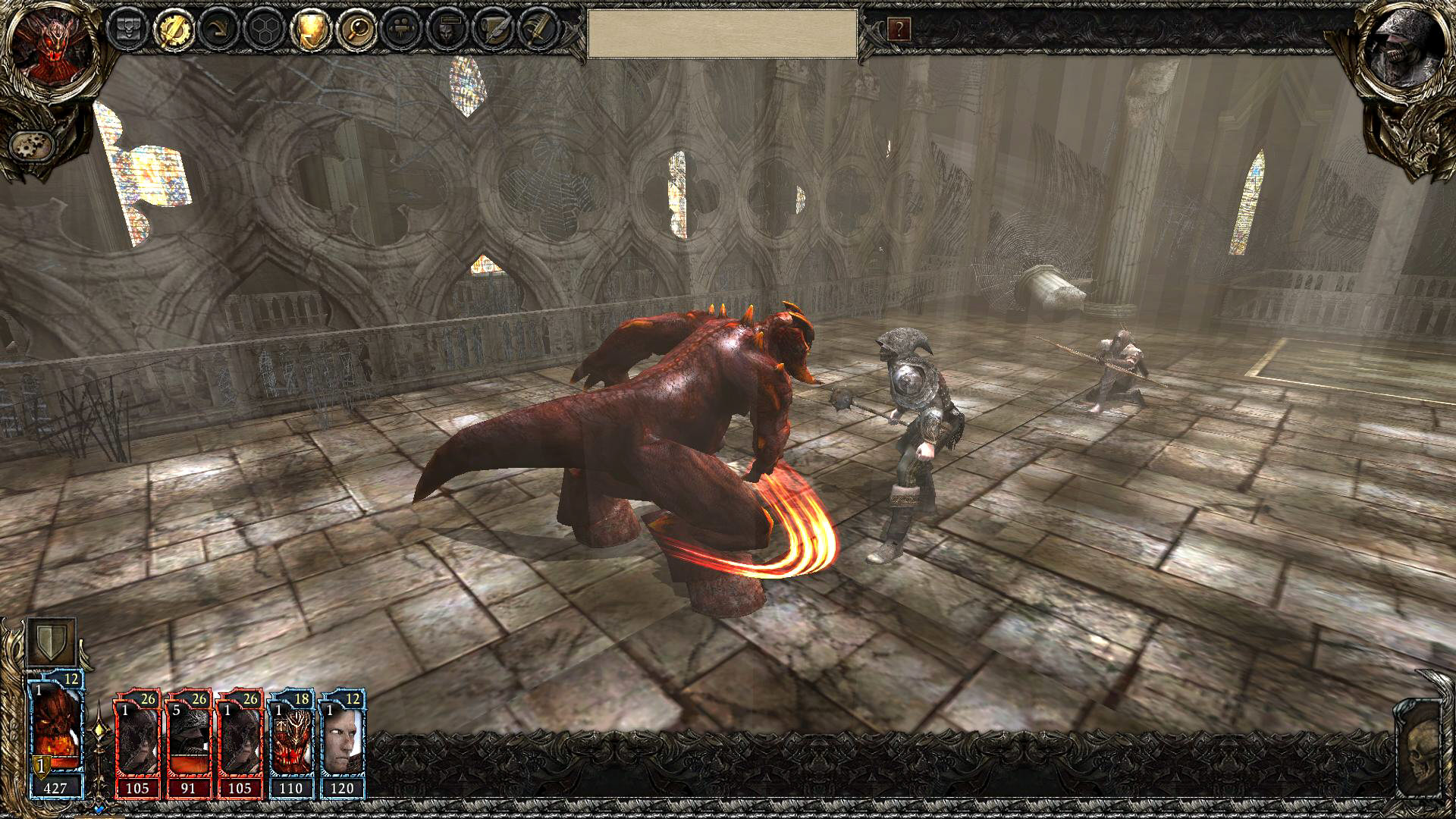Activate the magnifying glass inspect icon
This screenshot has height=819, width=1456.
click(356, 30)
